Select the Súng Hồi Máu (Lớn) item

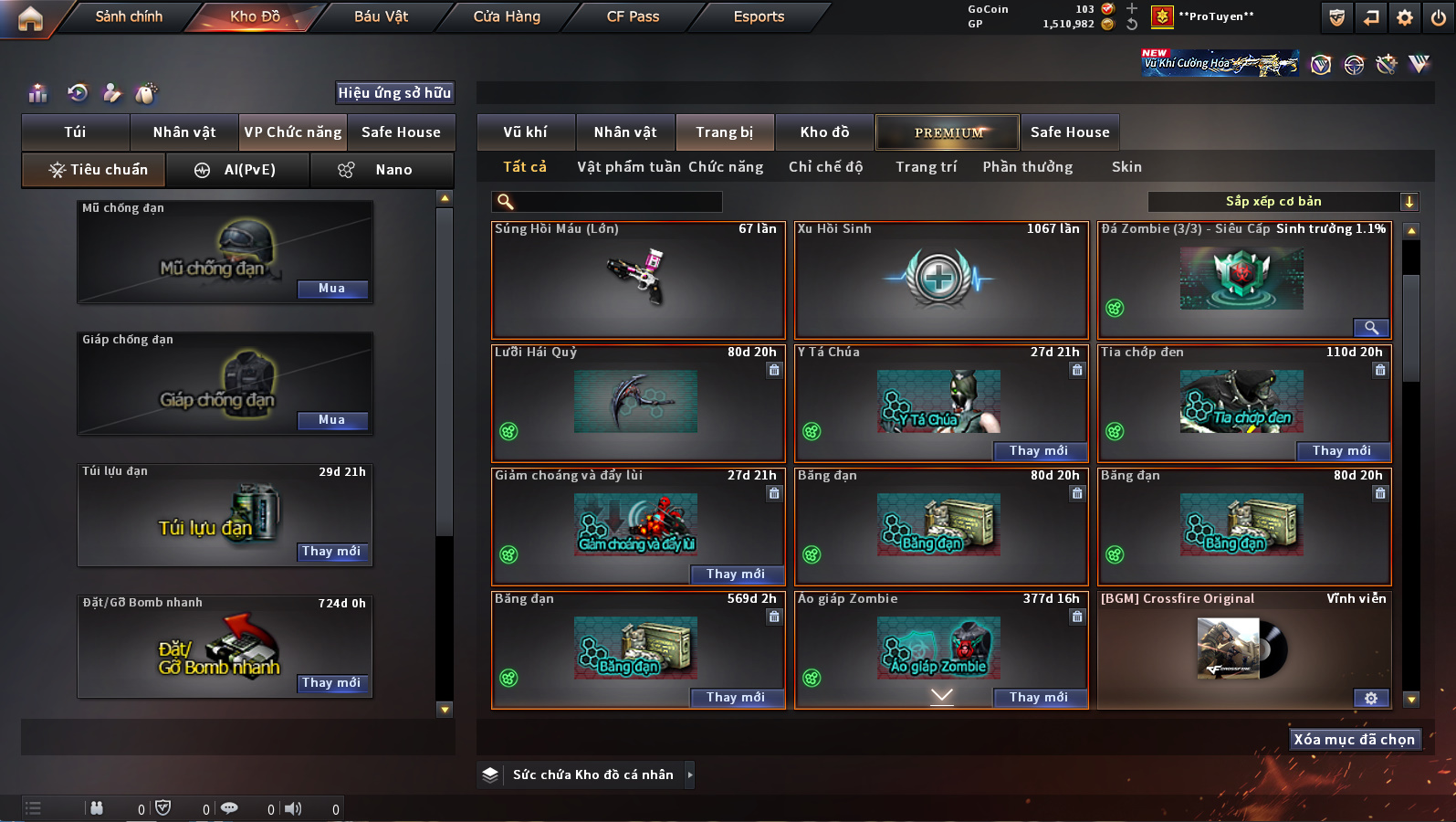click(638, 280)
